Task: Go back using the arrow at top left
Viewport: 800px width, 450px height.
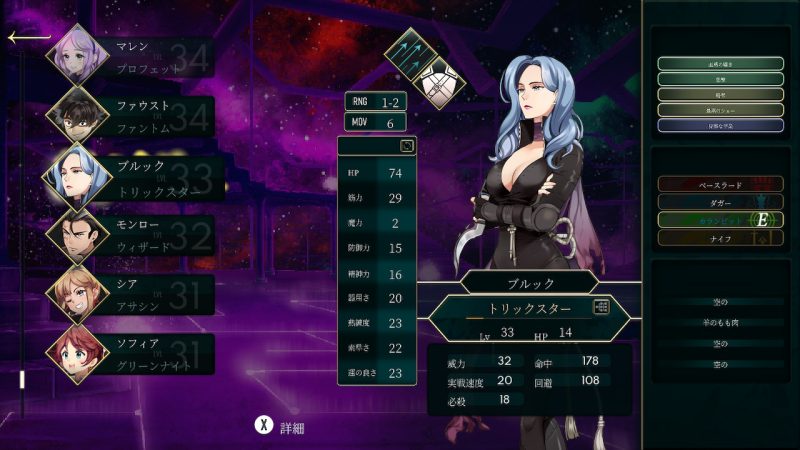Action: tap(28, 38)
